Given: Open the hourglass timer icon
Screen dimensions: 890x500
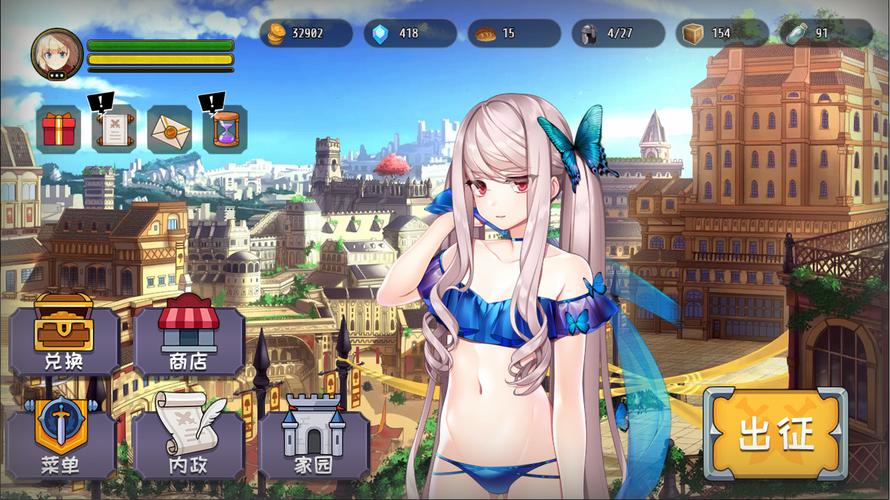Looking at the screenshot, I should pyautogui.click(x=225, y=129).
